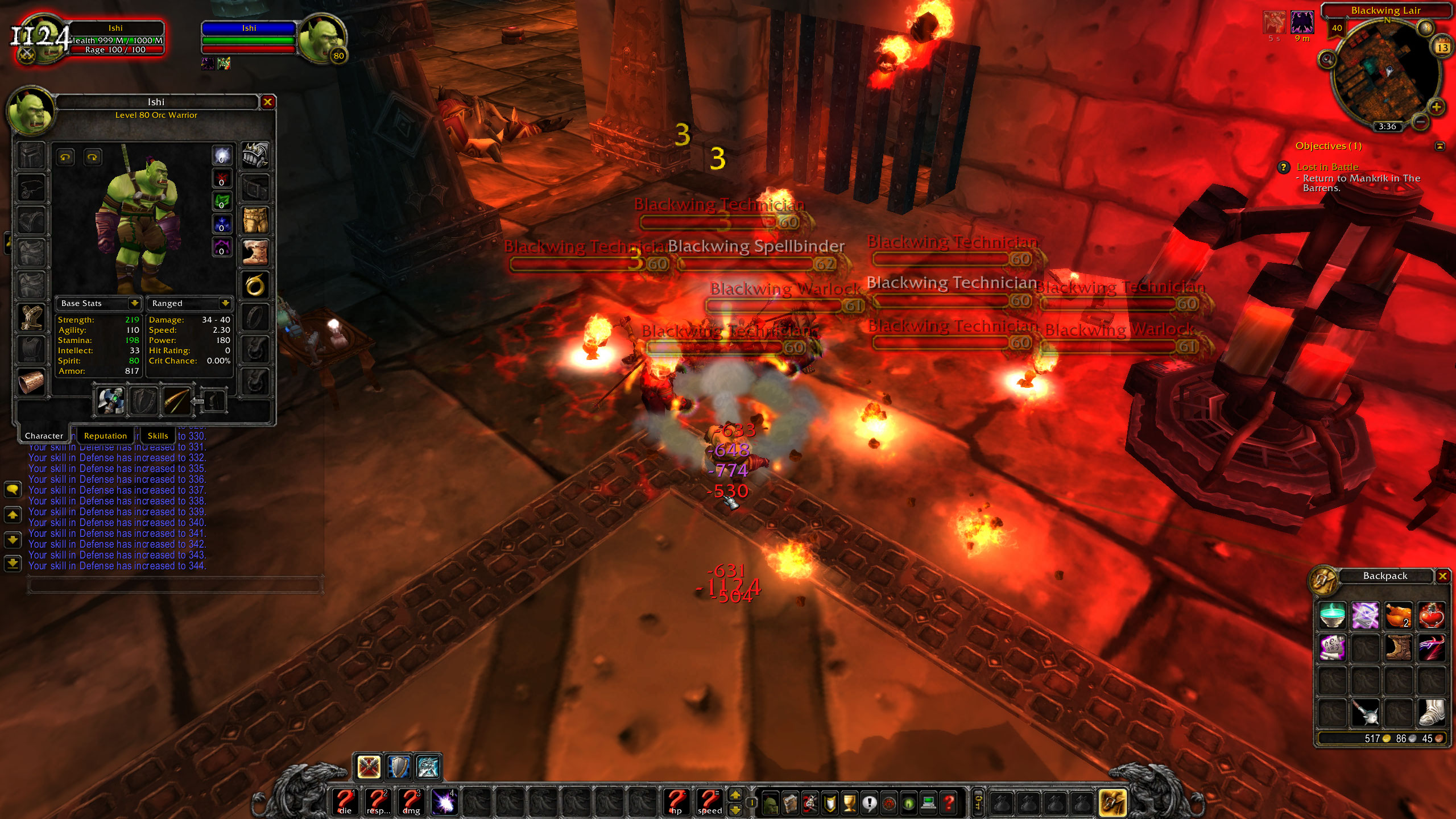
Task: Rotate Ishi's character model left
Action: [65, 158]
